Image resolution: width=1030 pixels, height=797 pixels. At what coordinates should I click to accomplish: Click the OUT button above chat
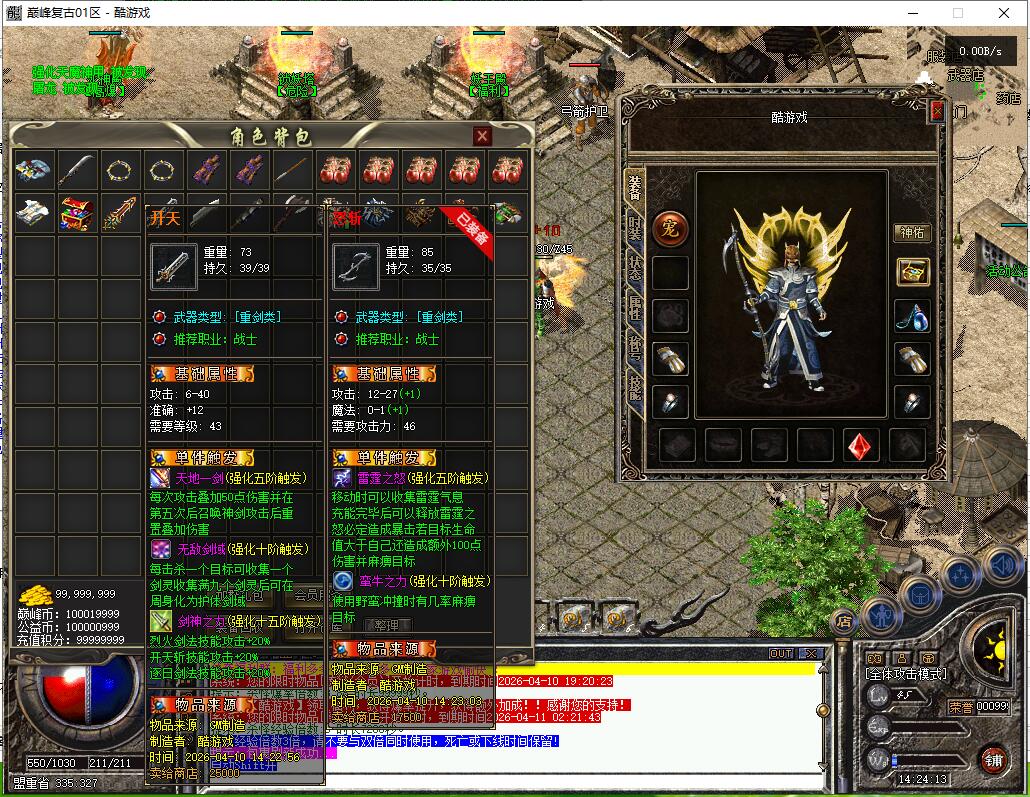pyautogui.click(x=781, y=654)
